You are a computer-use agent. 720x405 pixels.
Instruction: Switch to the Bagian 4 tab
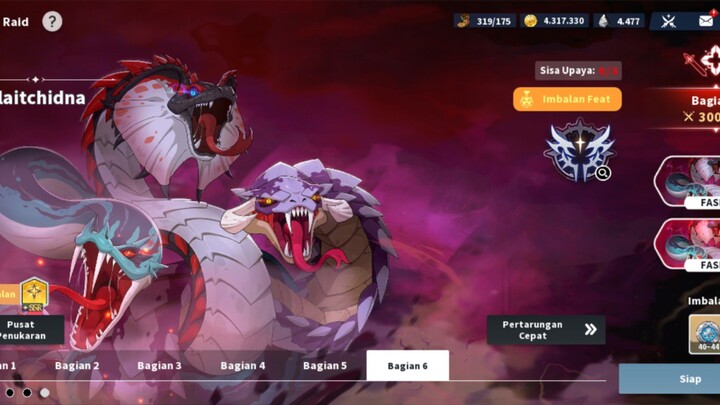pos(243,366)
